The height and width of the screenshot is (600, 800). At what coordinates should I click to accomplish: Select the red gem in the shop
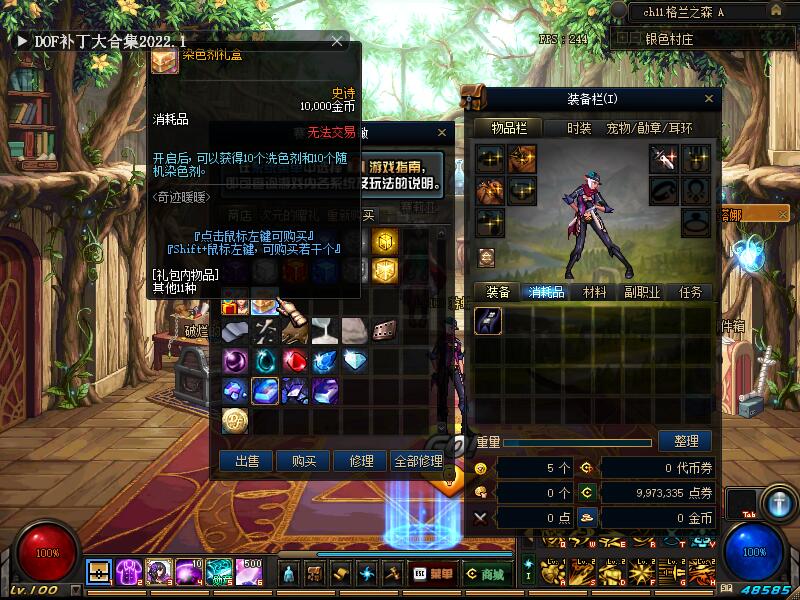click(295, 361)
